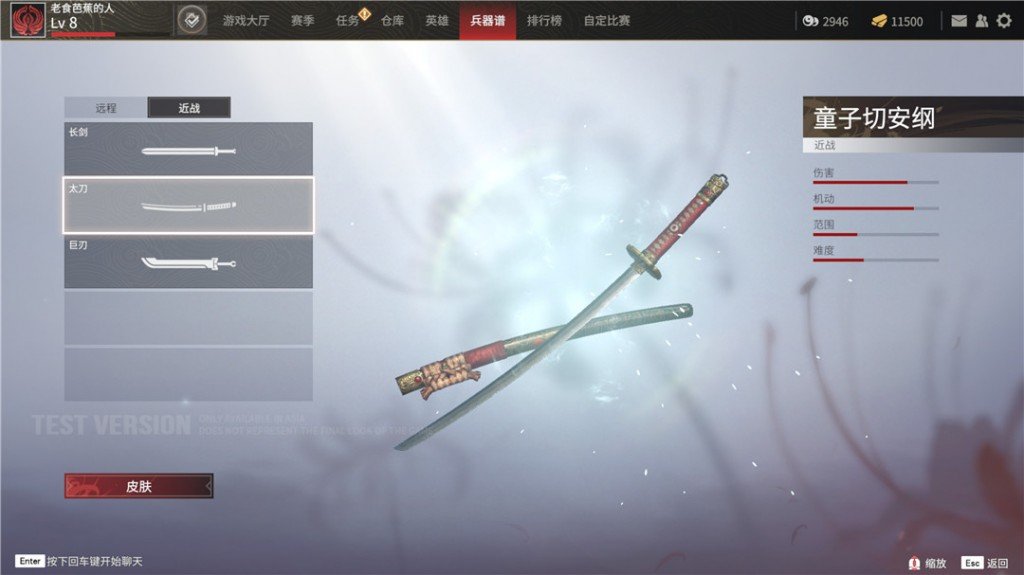Select the 近战 melee weapon category

point(189,108)
